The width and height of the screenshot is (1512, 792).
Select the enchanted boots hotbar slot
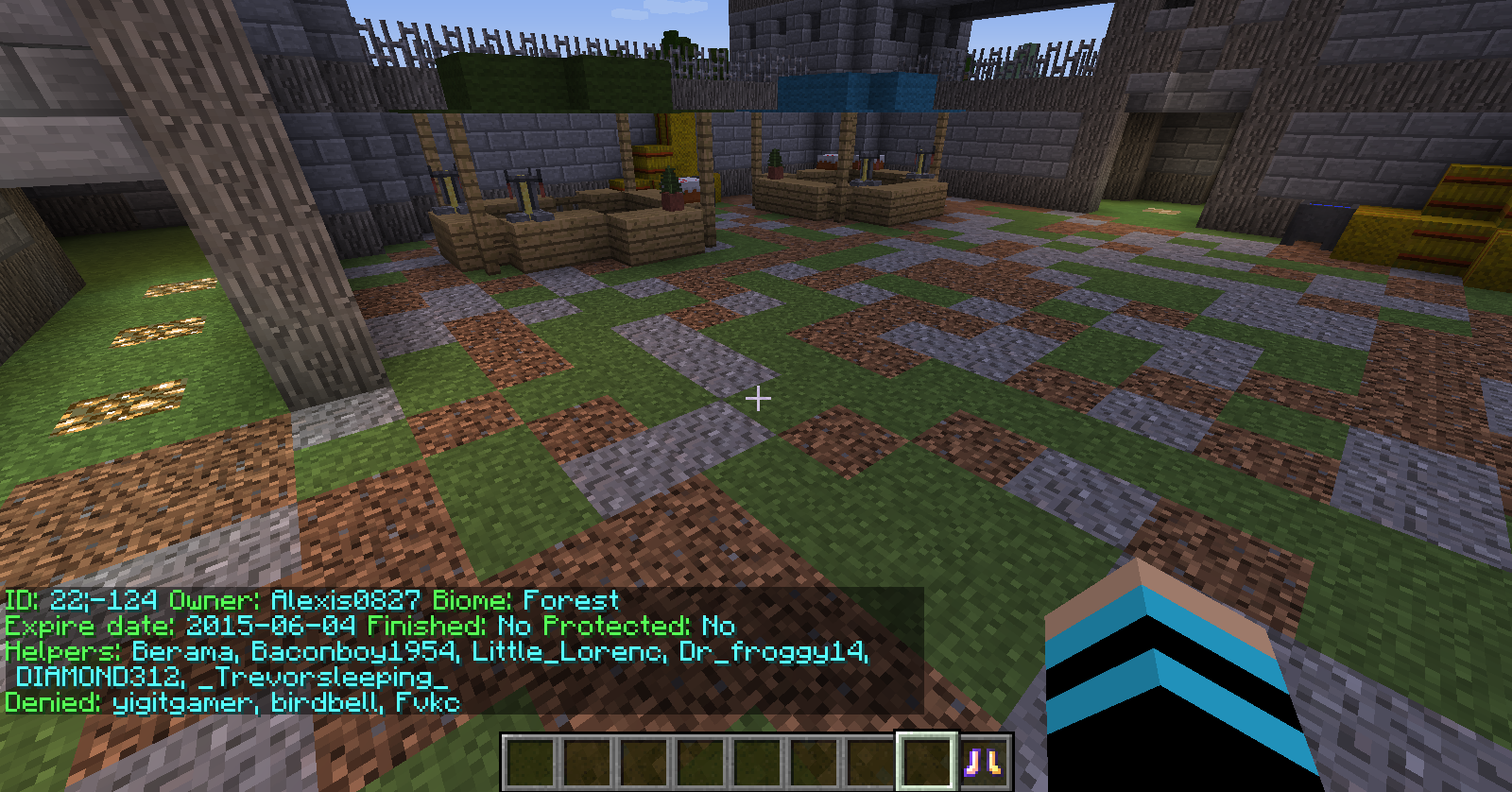coord(984,762)
